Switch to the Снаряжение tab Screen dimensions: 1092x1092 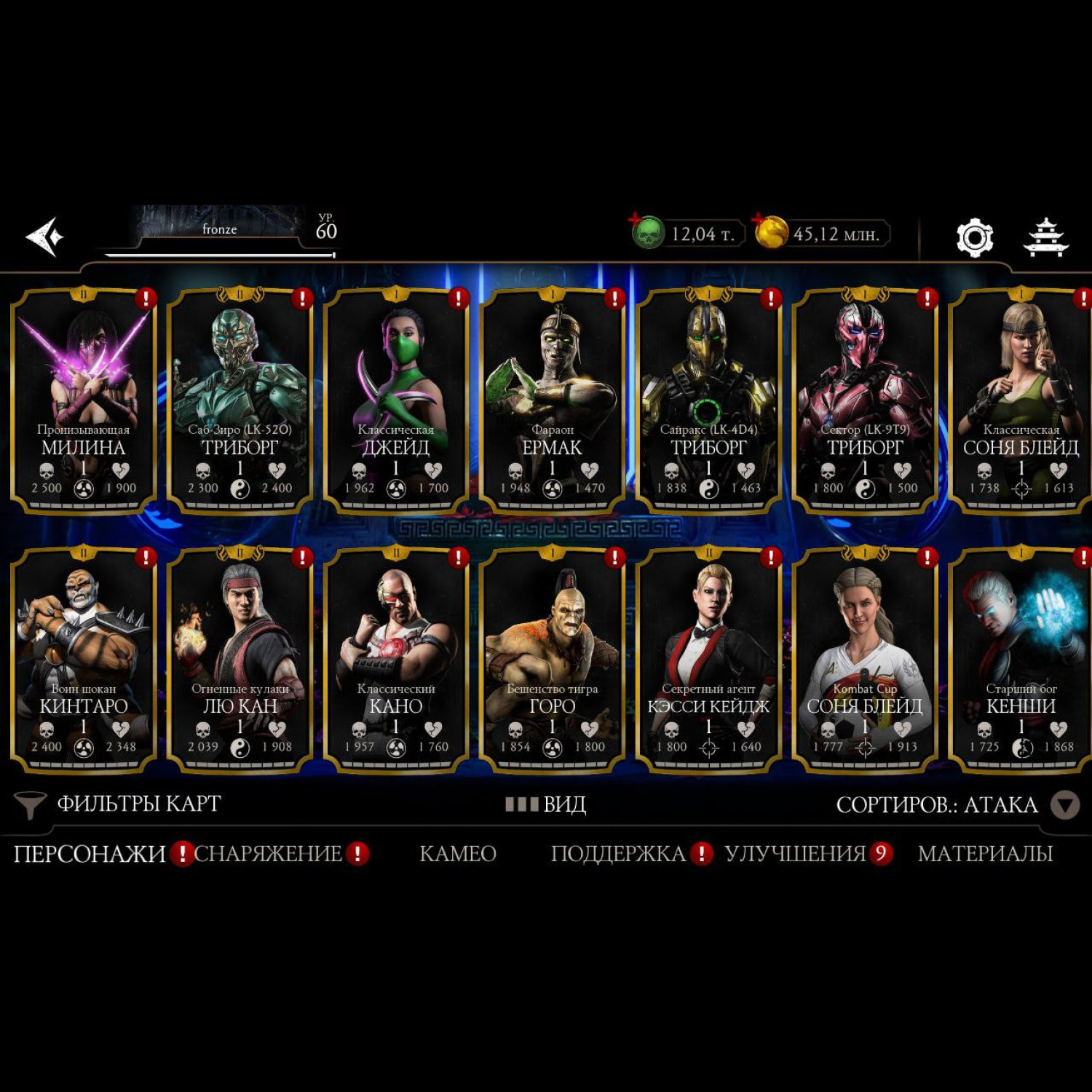(x=268, y=853)
